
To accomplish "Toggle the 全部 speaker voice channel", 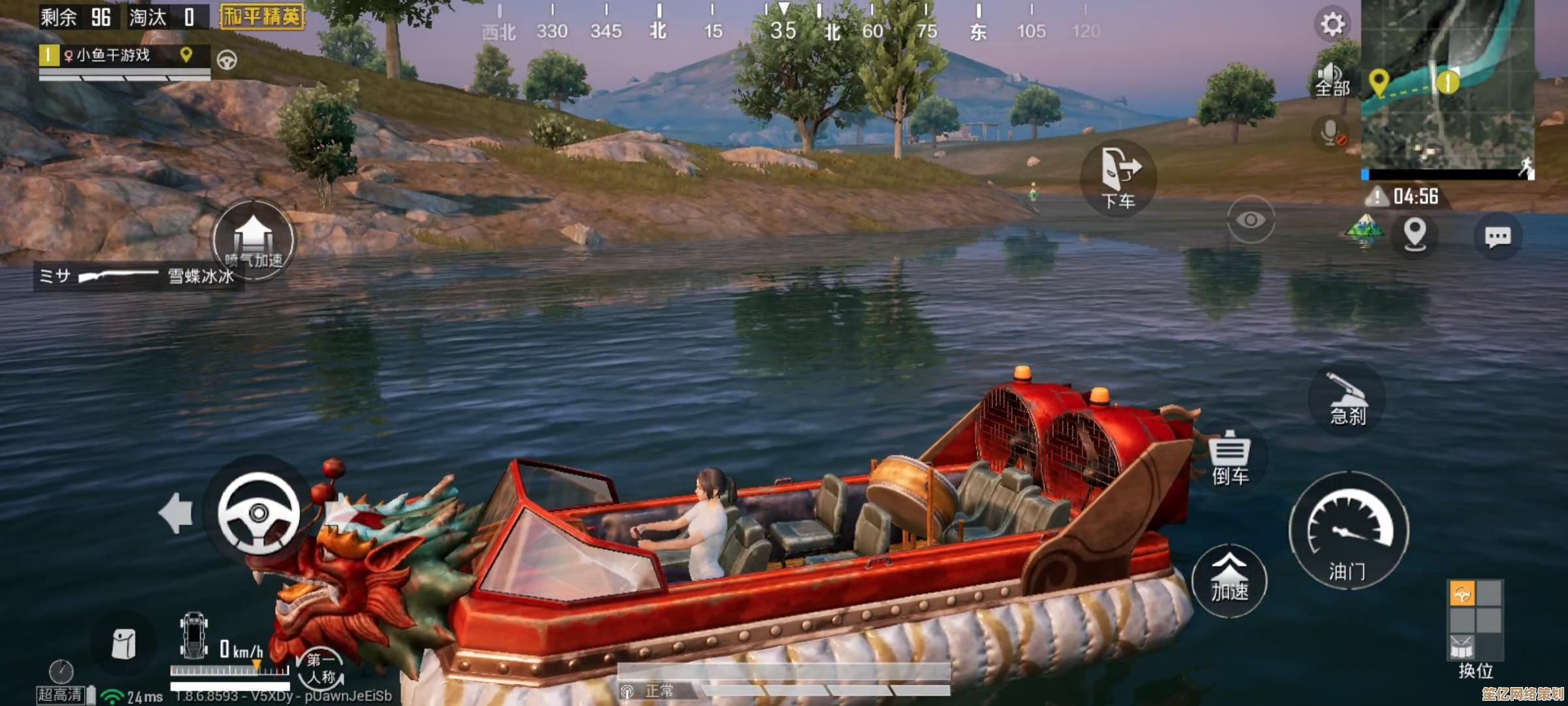I will [1331, 80].
